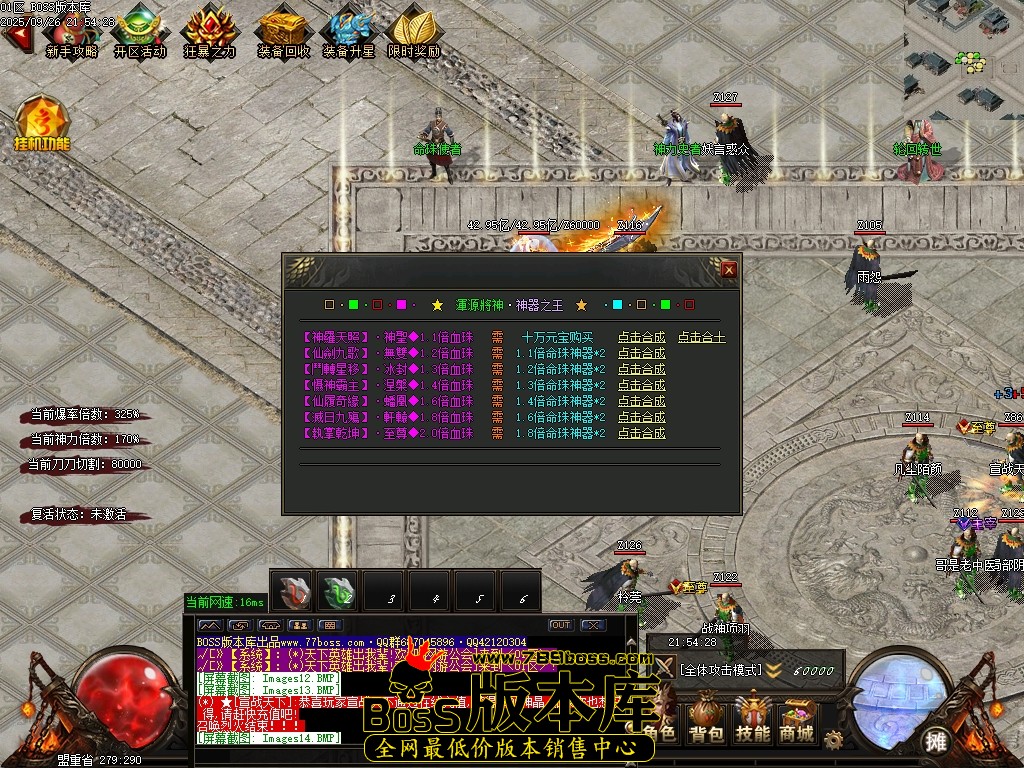Synthesize the 仙履奇缘 1.6倍血珠

click(x=641, y=402)
